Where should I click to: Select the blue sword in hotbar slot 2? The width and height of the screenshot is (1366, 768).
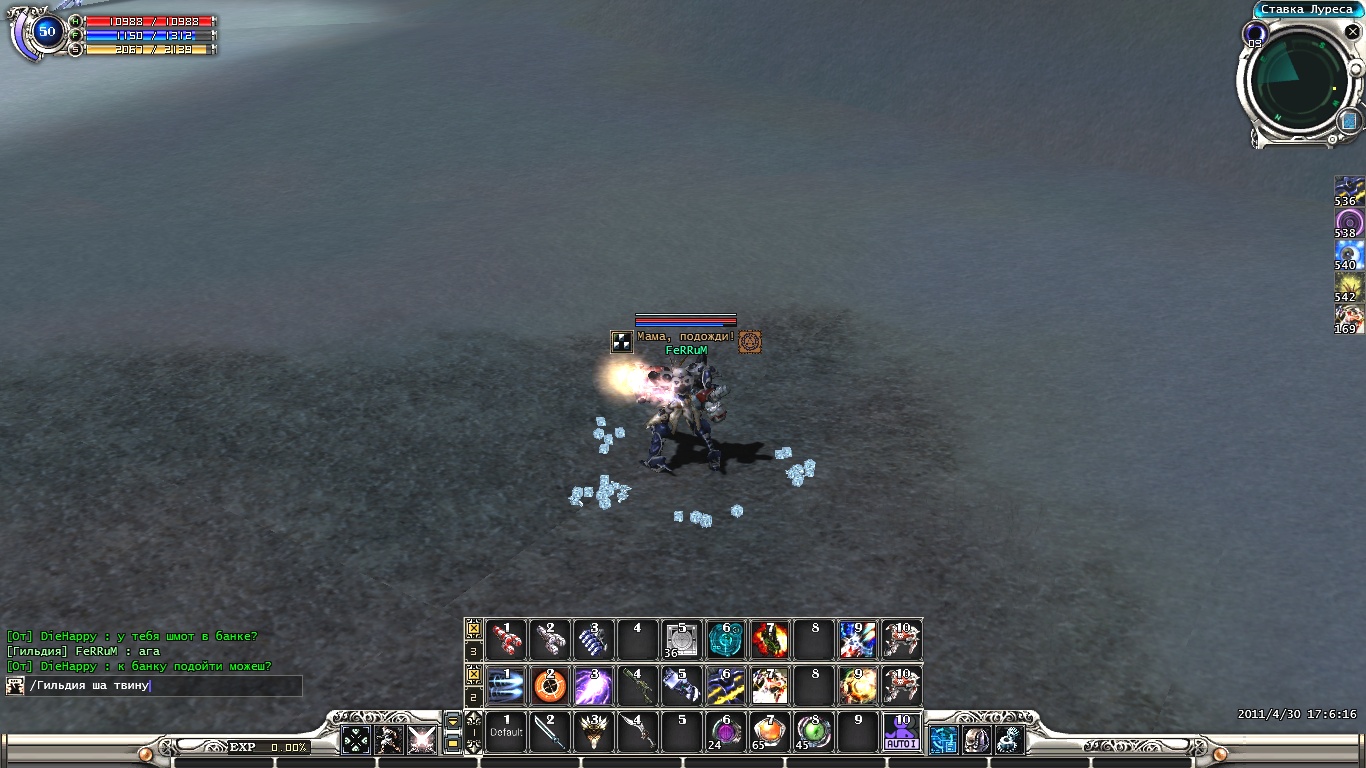(550, 732)
